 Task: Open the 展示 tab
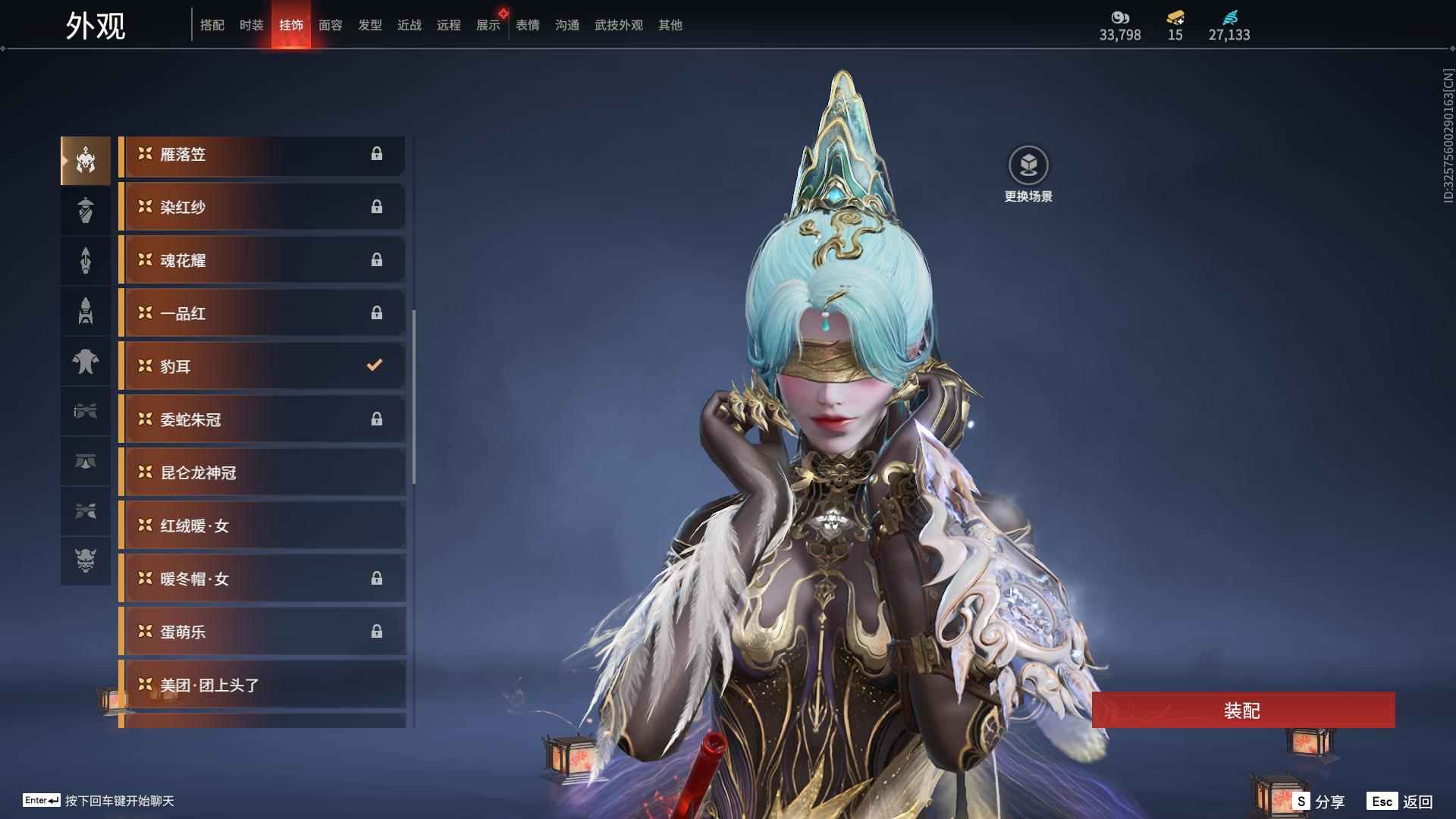point(488,25)
